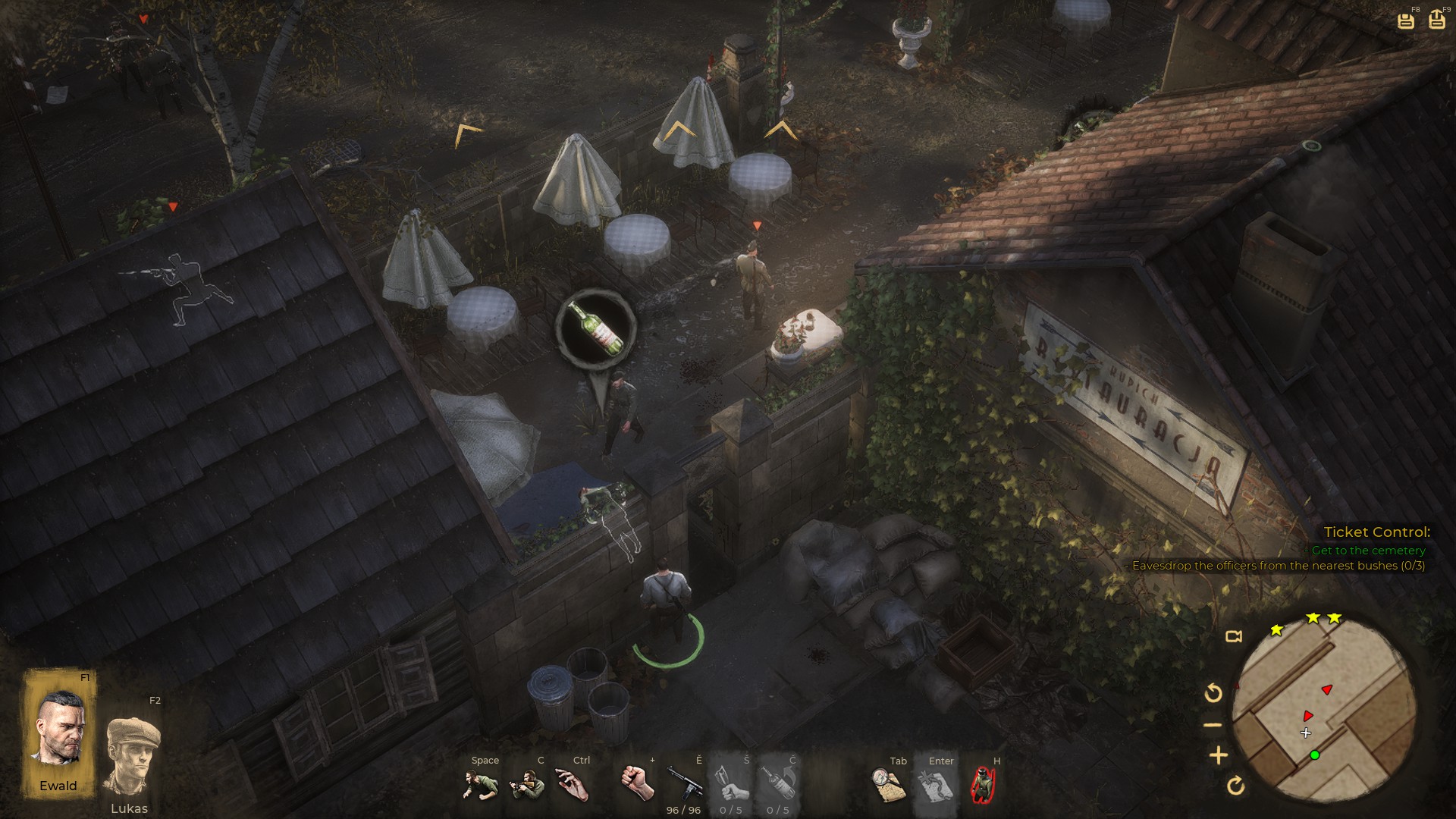Click the camera icon beside minimap
This screenshot has height=819, width=1456.
coord(1234,636)
